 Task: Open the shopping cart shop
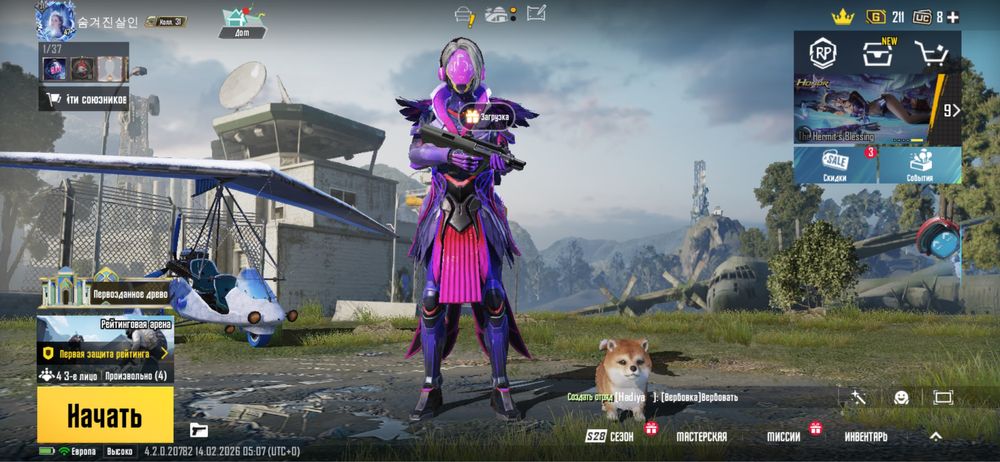(x=930, y=54)
